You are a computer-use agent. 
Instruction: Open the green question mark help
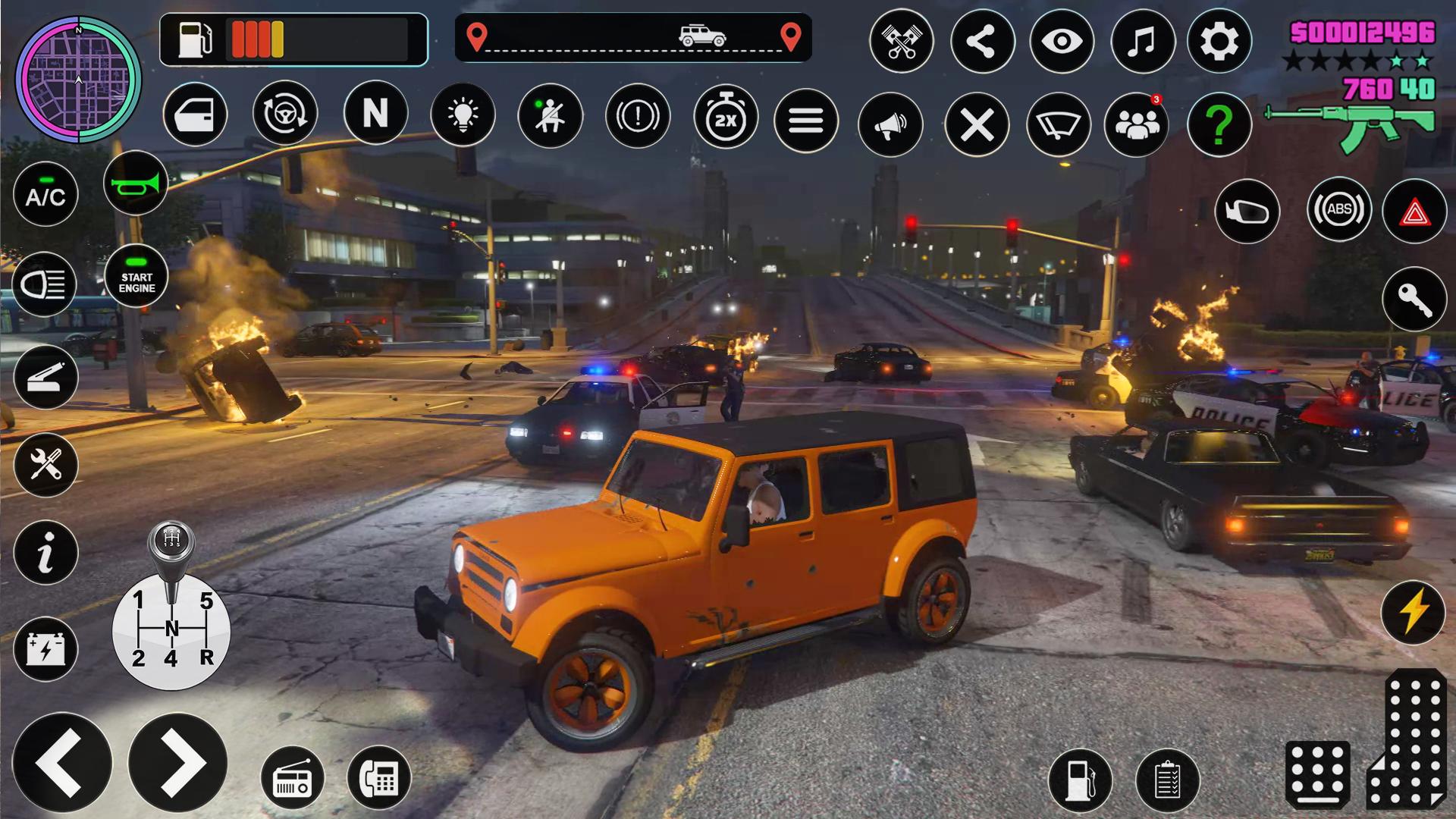(1219, 124)
